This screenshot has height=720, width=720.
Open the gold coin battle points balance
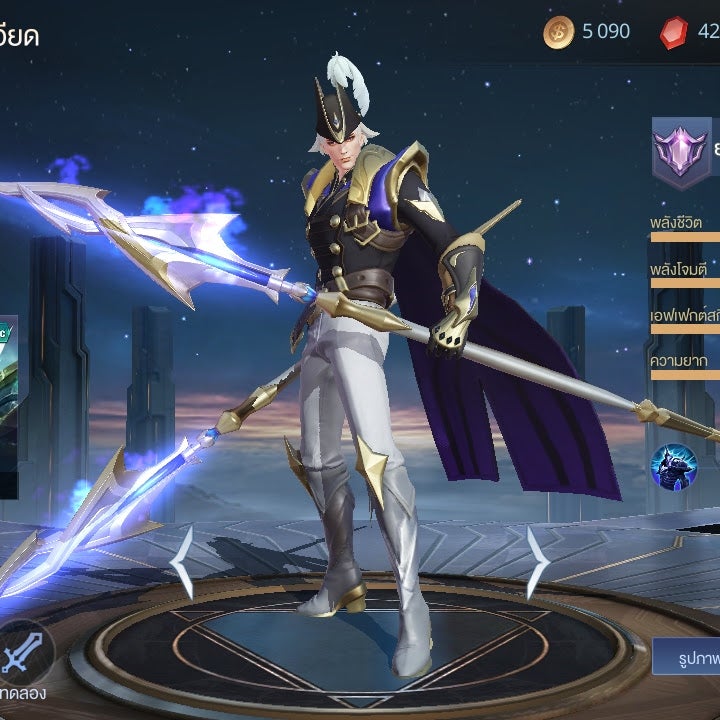587,32
